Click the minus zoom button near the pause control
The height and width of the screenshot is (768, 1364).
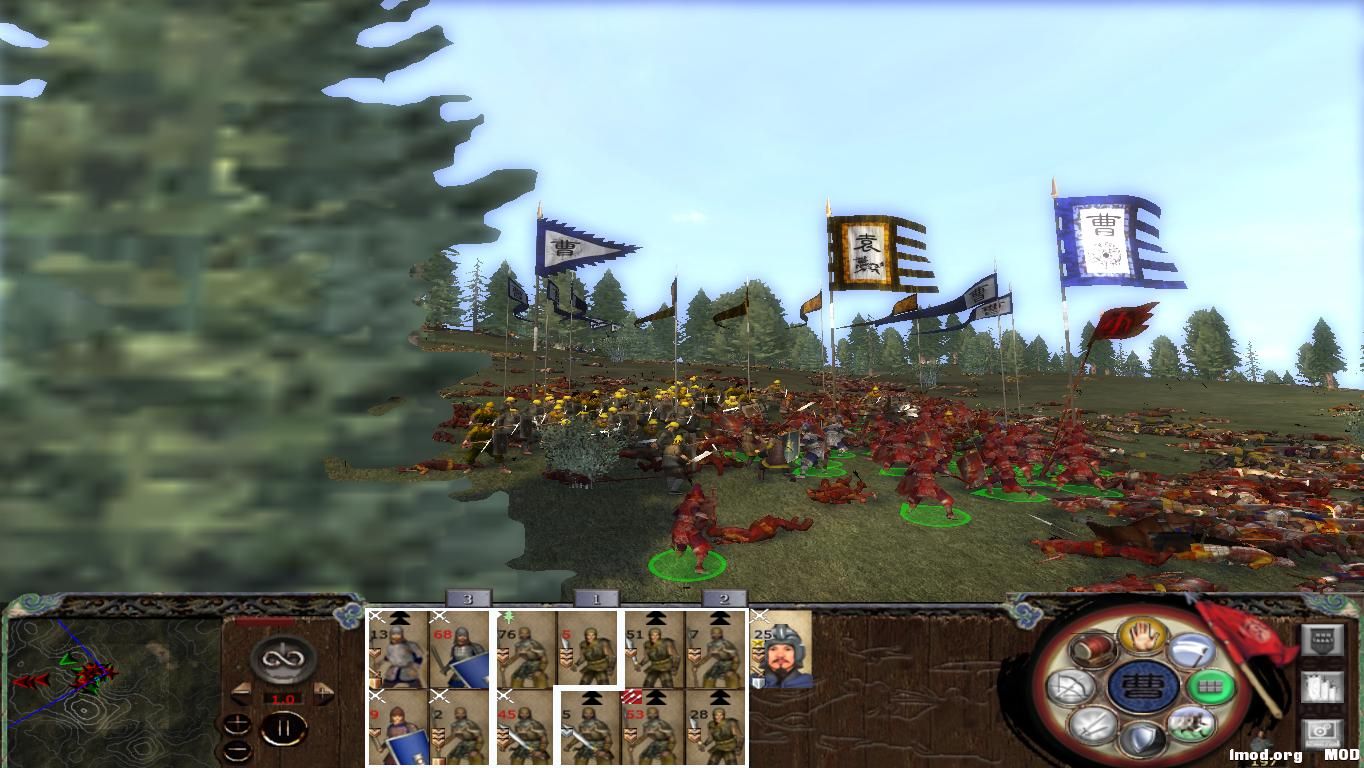click(238, 750)
